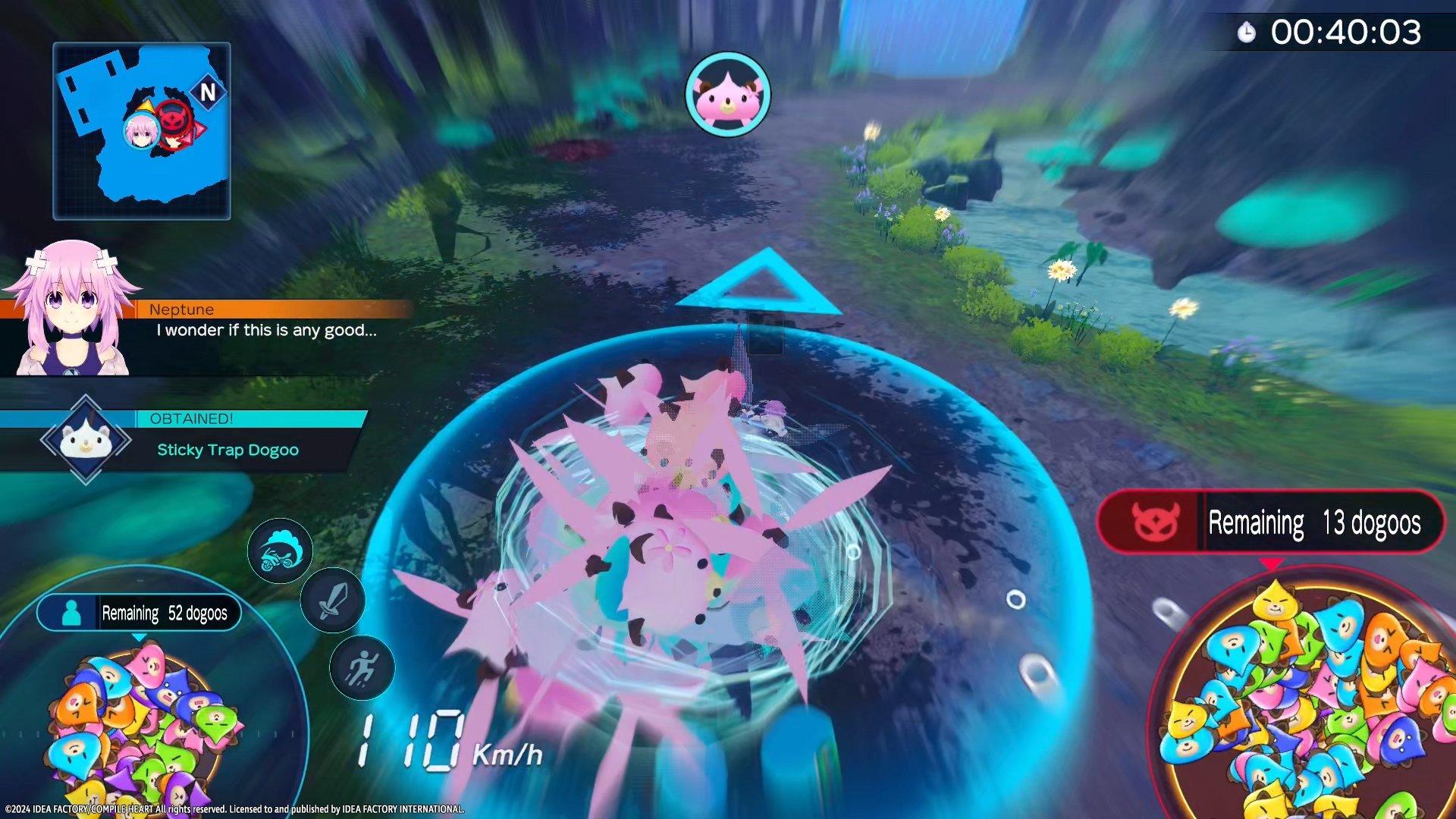Collapse Neptune's dialogue box

tap(265, 330)
